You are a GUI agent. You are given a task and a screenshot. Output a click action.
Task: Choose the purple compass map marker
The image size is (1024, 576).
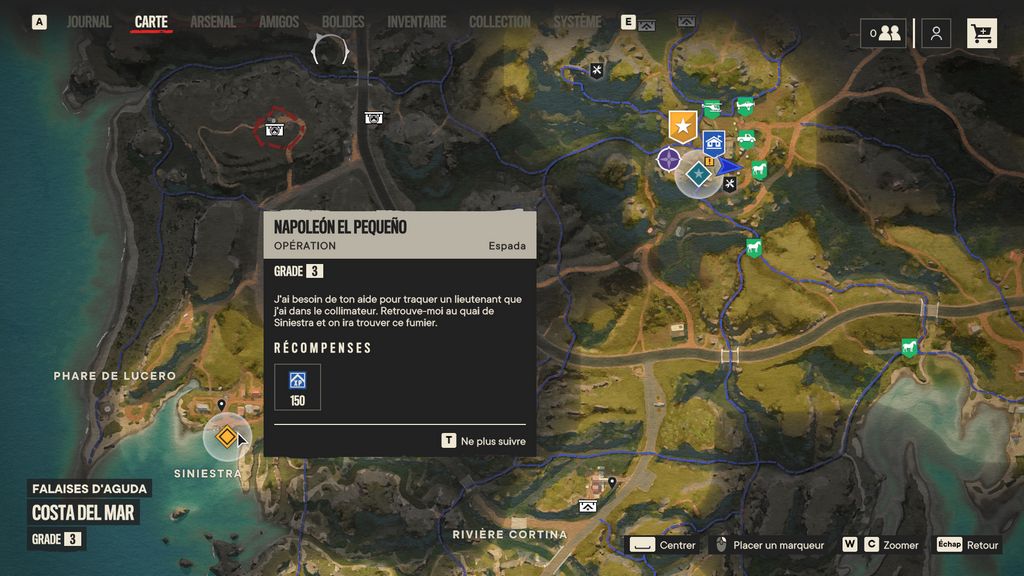pos(669,159)
